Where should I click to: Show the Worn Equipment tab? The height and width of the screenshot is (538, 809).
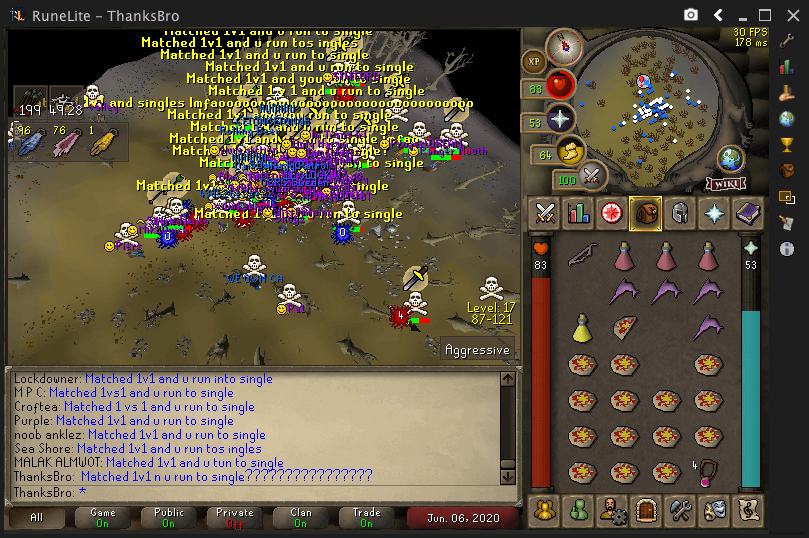point(679,212)
